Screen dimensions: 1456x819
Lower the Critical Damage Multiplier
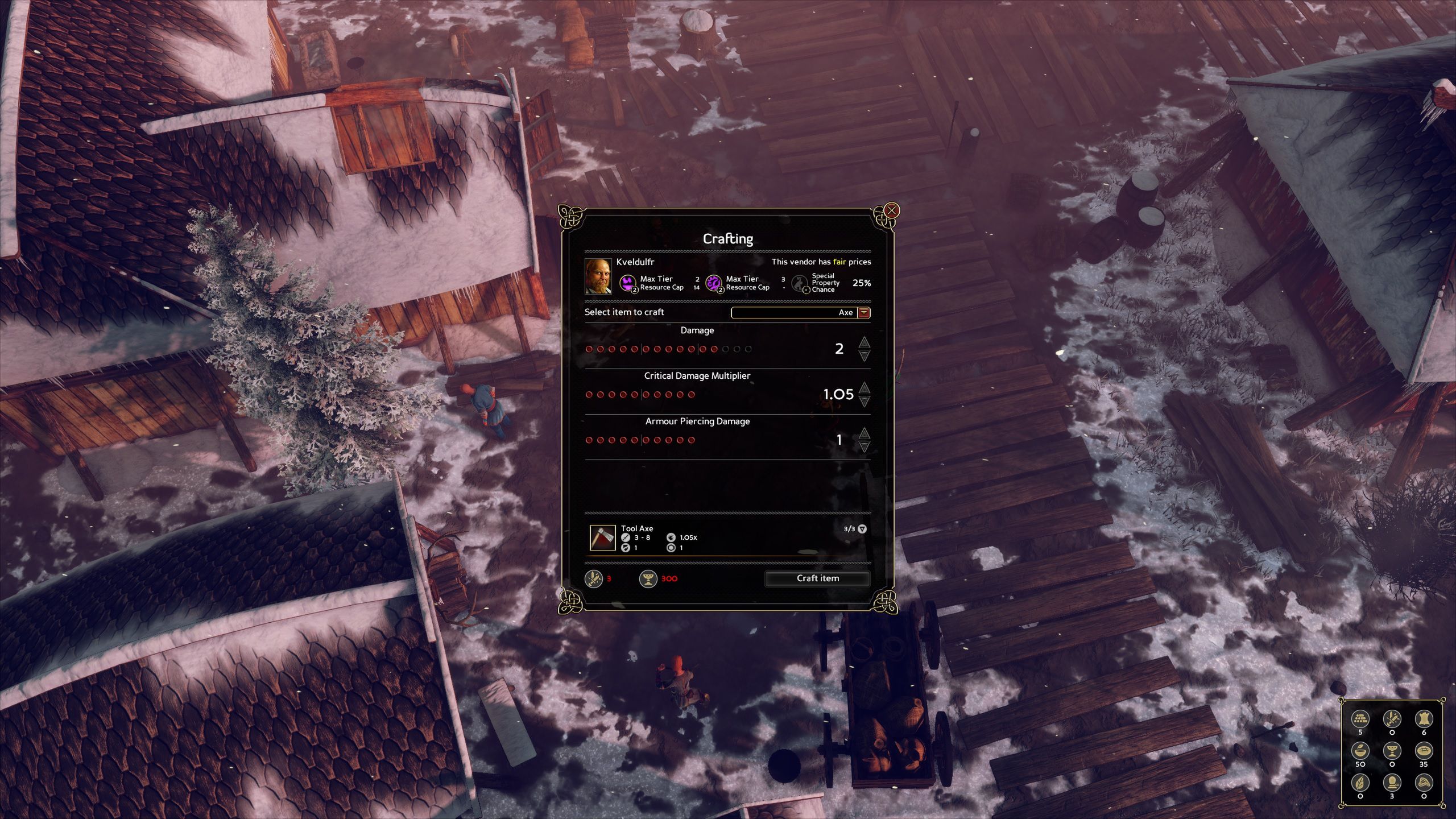point(864,402)
